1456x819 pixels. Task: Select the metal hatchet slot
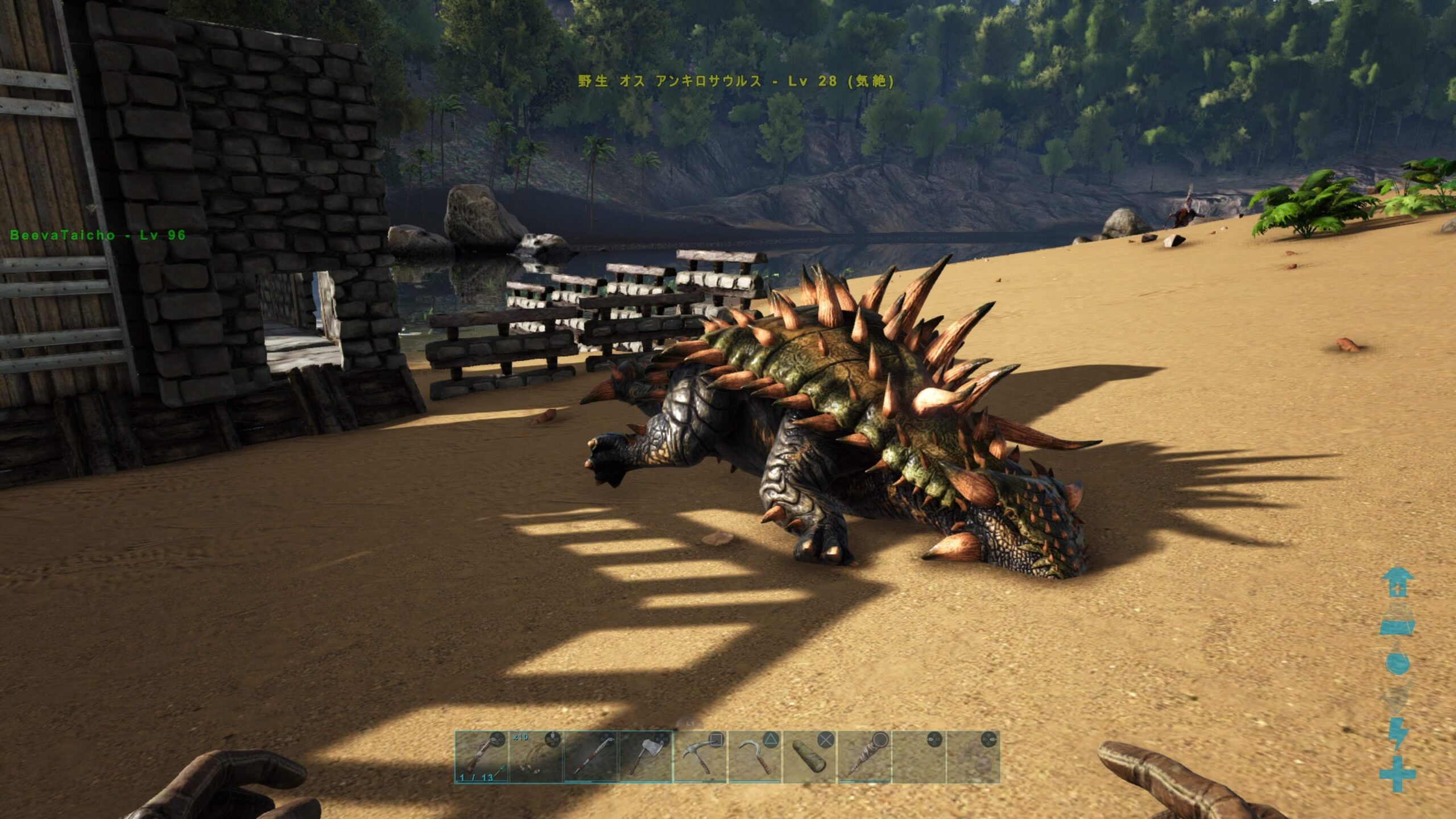click(x=646, y=757)
